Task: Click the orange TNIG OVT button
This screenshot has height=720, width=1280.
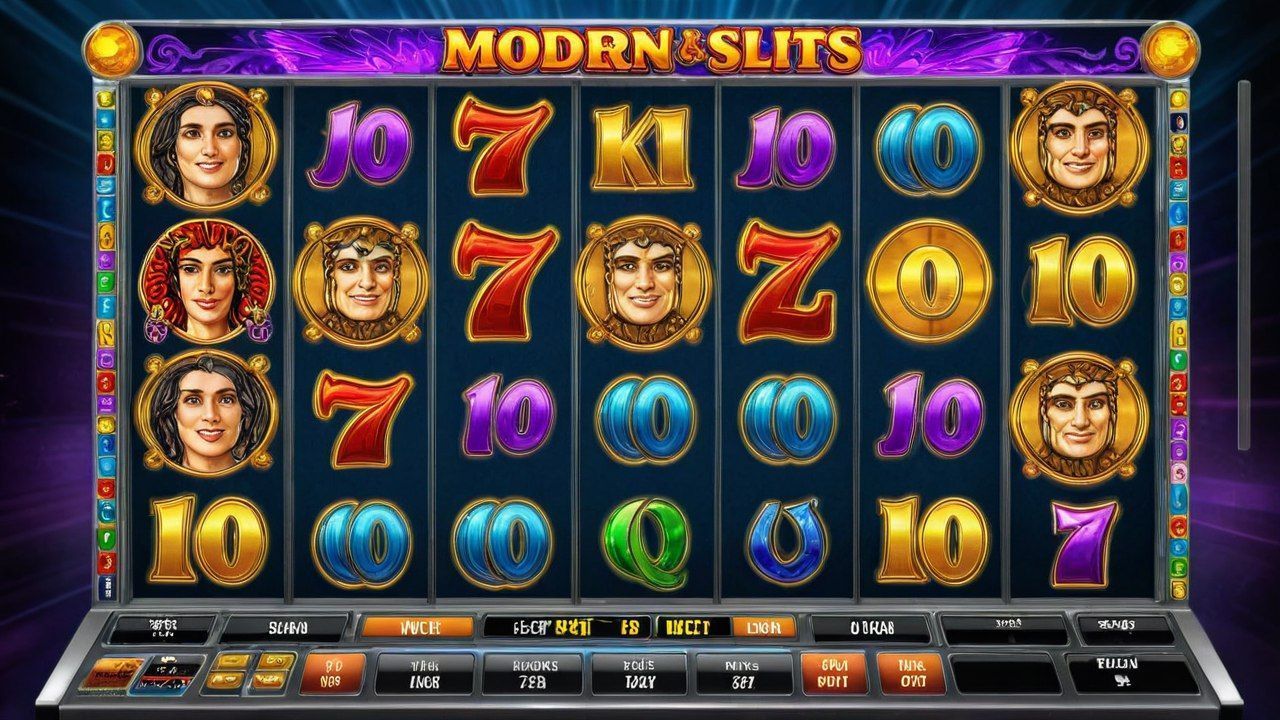Action: coord(910,674)
